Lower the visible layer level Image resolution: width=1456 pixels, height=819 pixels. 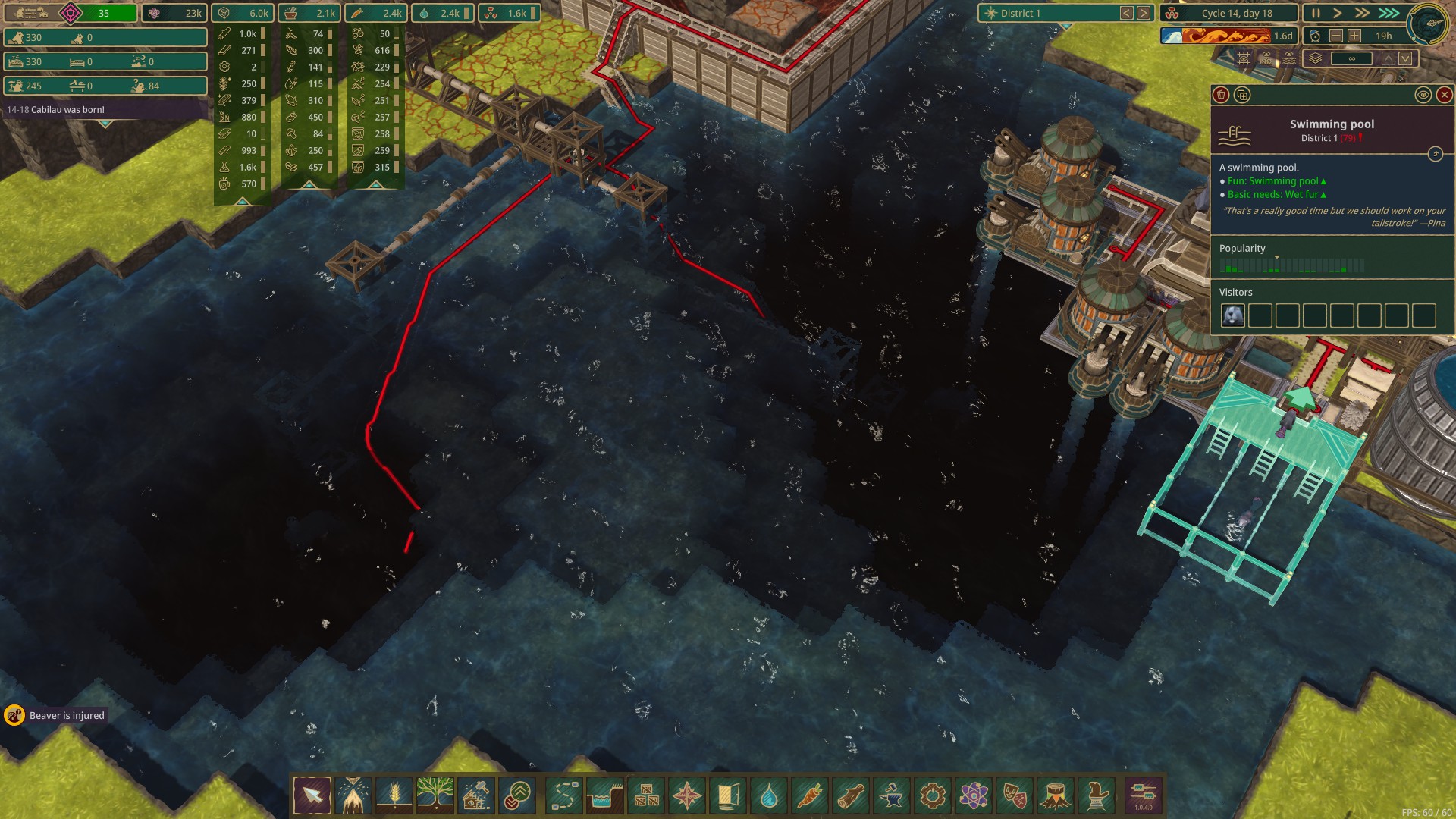[1405, 58]
